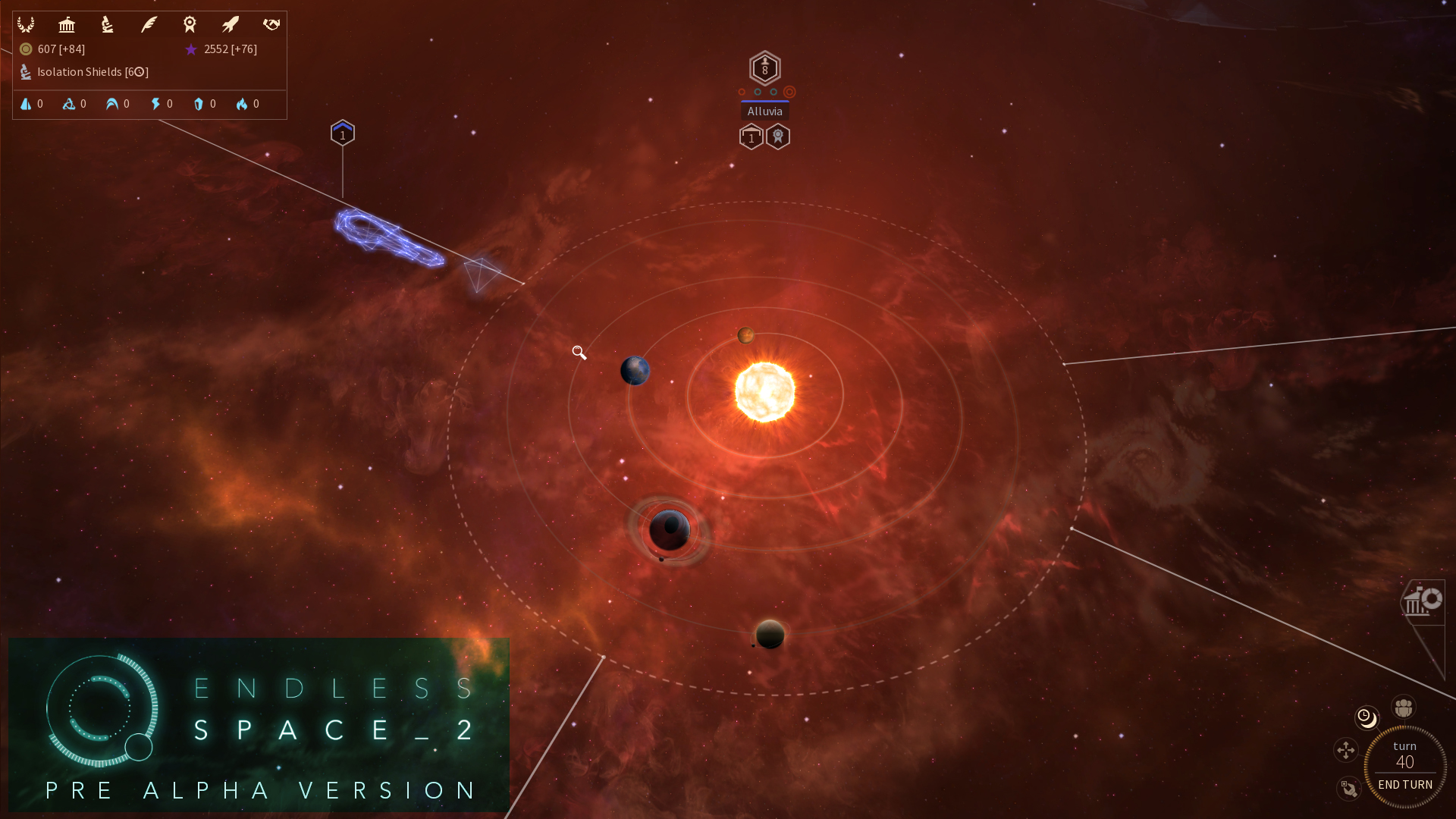This screenshot has width=1456, height=819.
Task: Toggle the red colonized planet indicator under Alluvia
Action: click(x=791, y=91)
